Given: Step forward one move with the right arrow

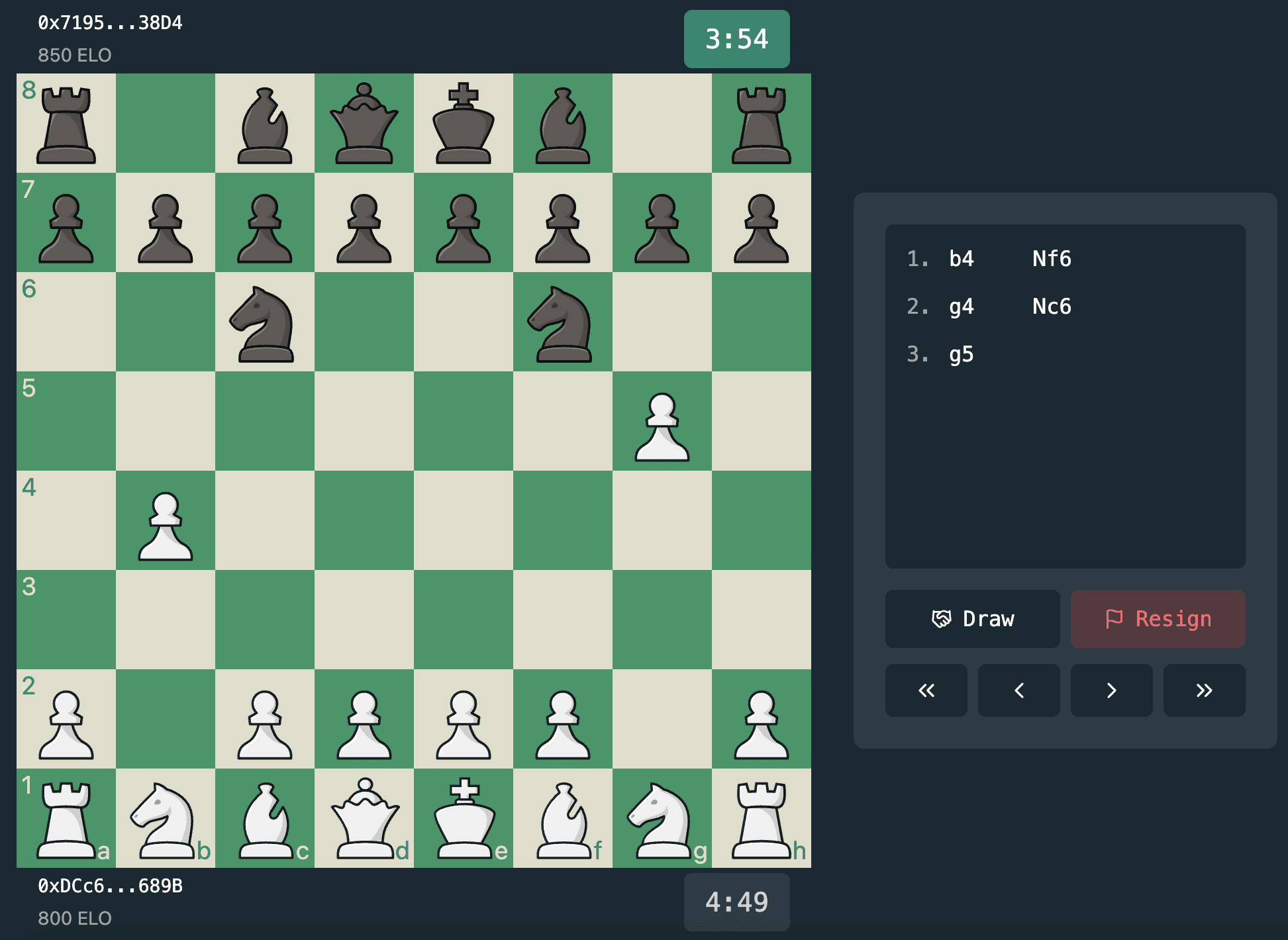Looking at the screenshot, I should [1111, 690].
